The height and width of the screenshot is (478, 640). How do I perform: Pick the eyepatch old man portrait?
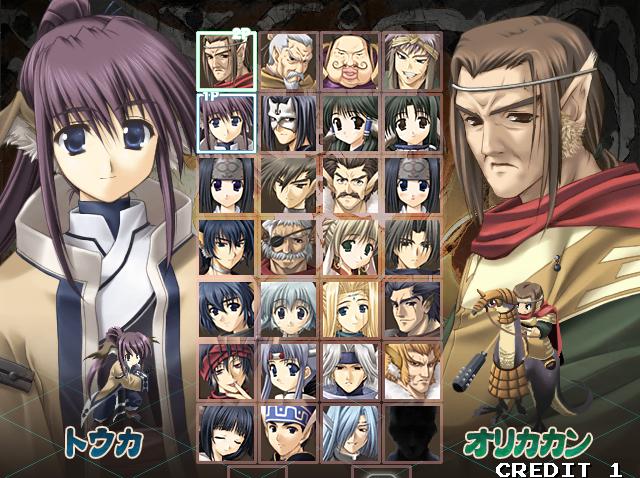coord(288,246)
